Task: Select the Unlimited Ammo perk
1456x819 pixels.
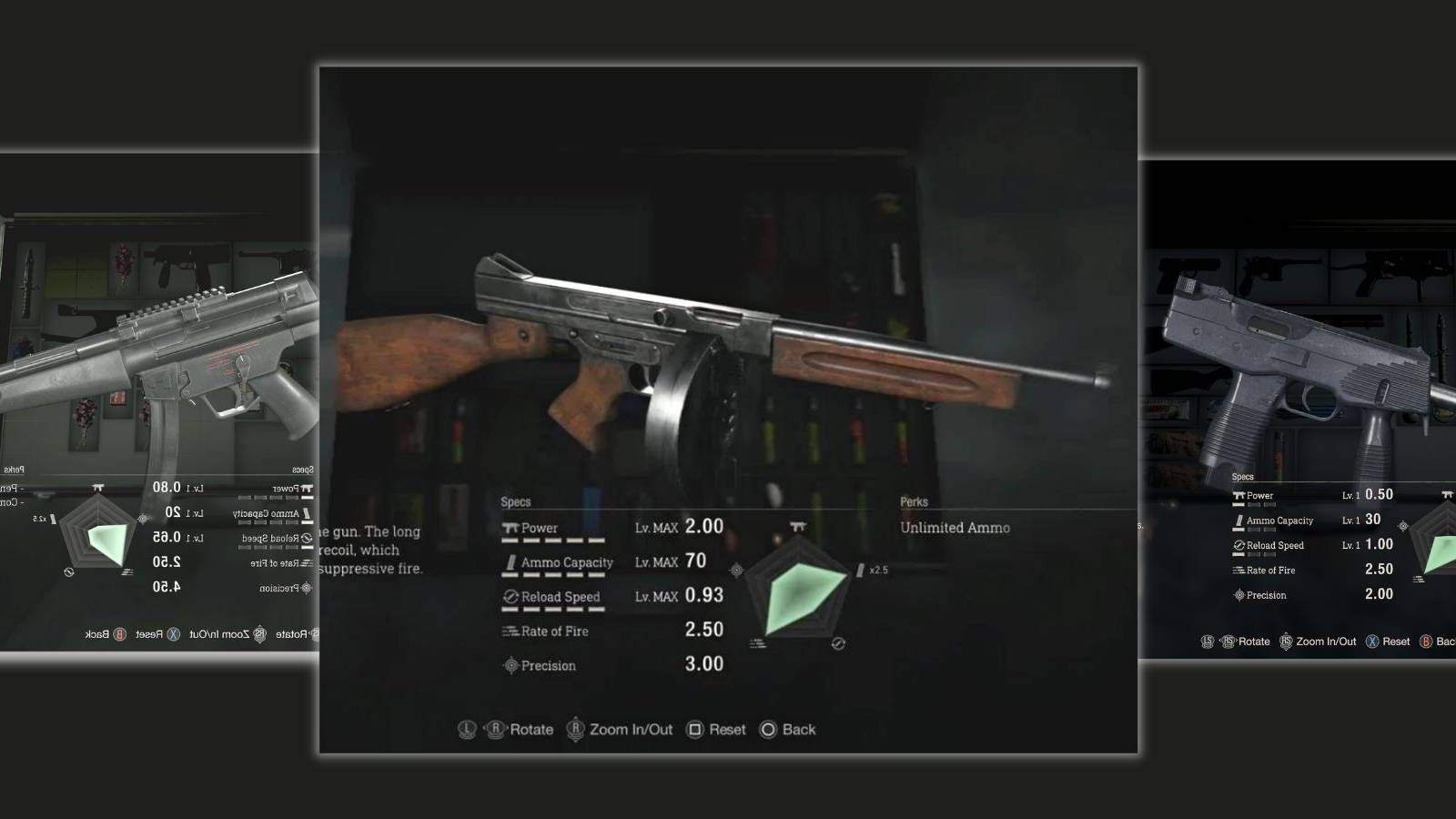Action: [954, 528]
